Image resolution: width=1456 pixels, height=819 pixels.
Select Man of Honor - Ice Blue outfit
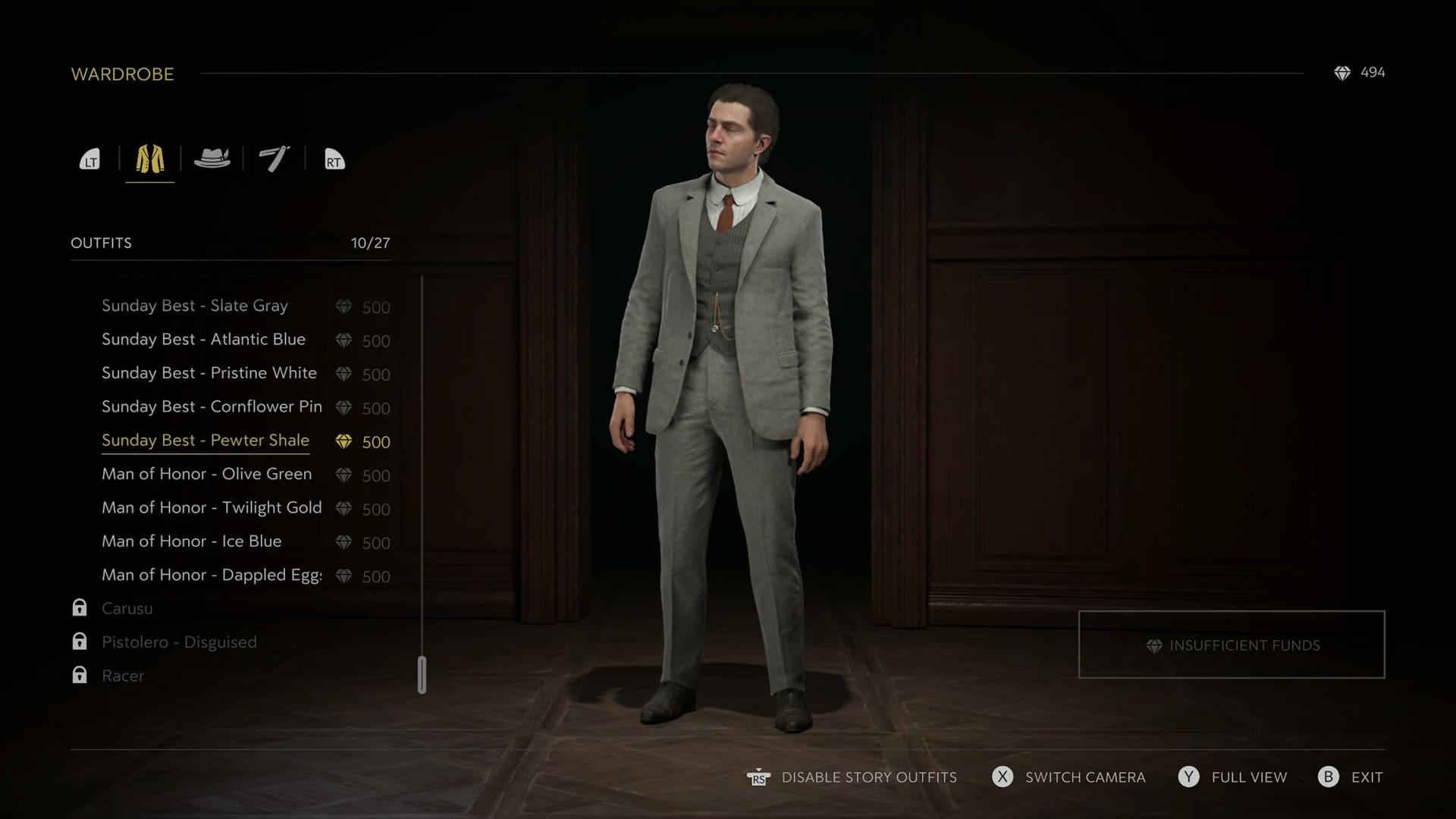[191, 541]
